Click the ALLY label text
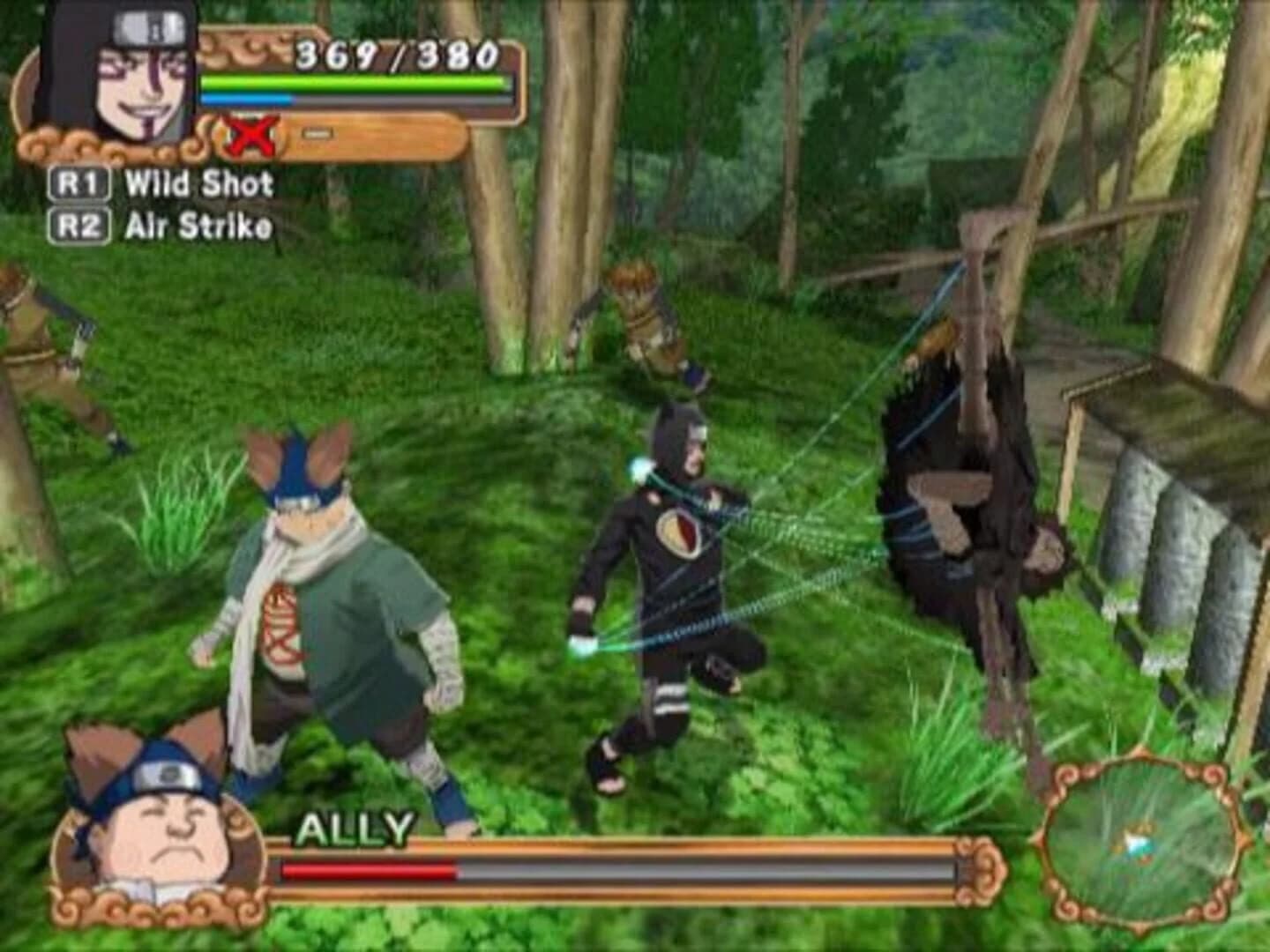The image size is (1270, 952). point(356,827)
